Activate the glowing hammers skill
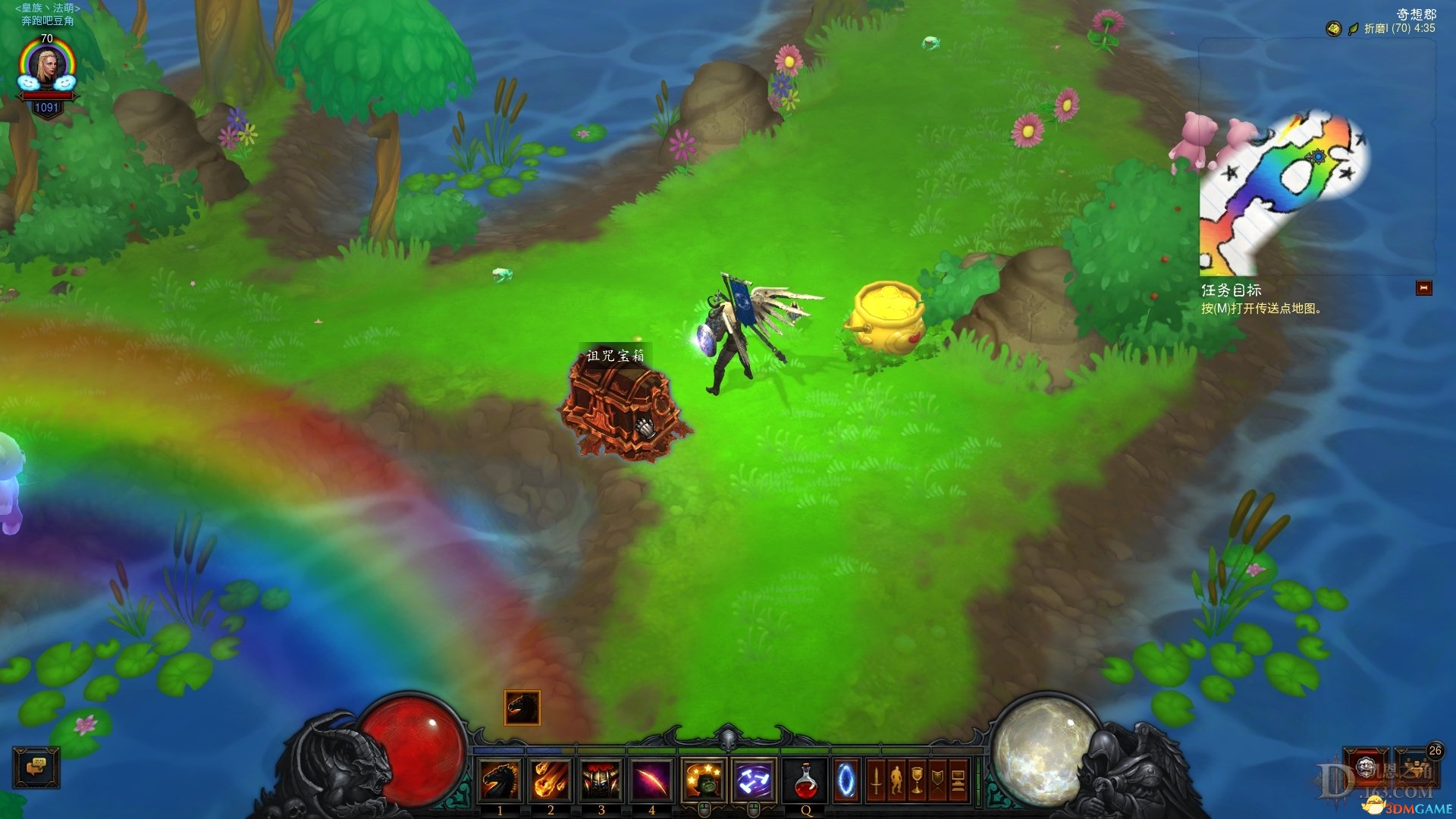1456x819 pixels. tap(754, 780)
